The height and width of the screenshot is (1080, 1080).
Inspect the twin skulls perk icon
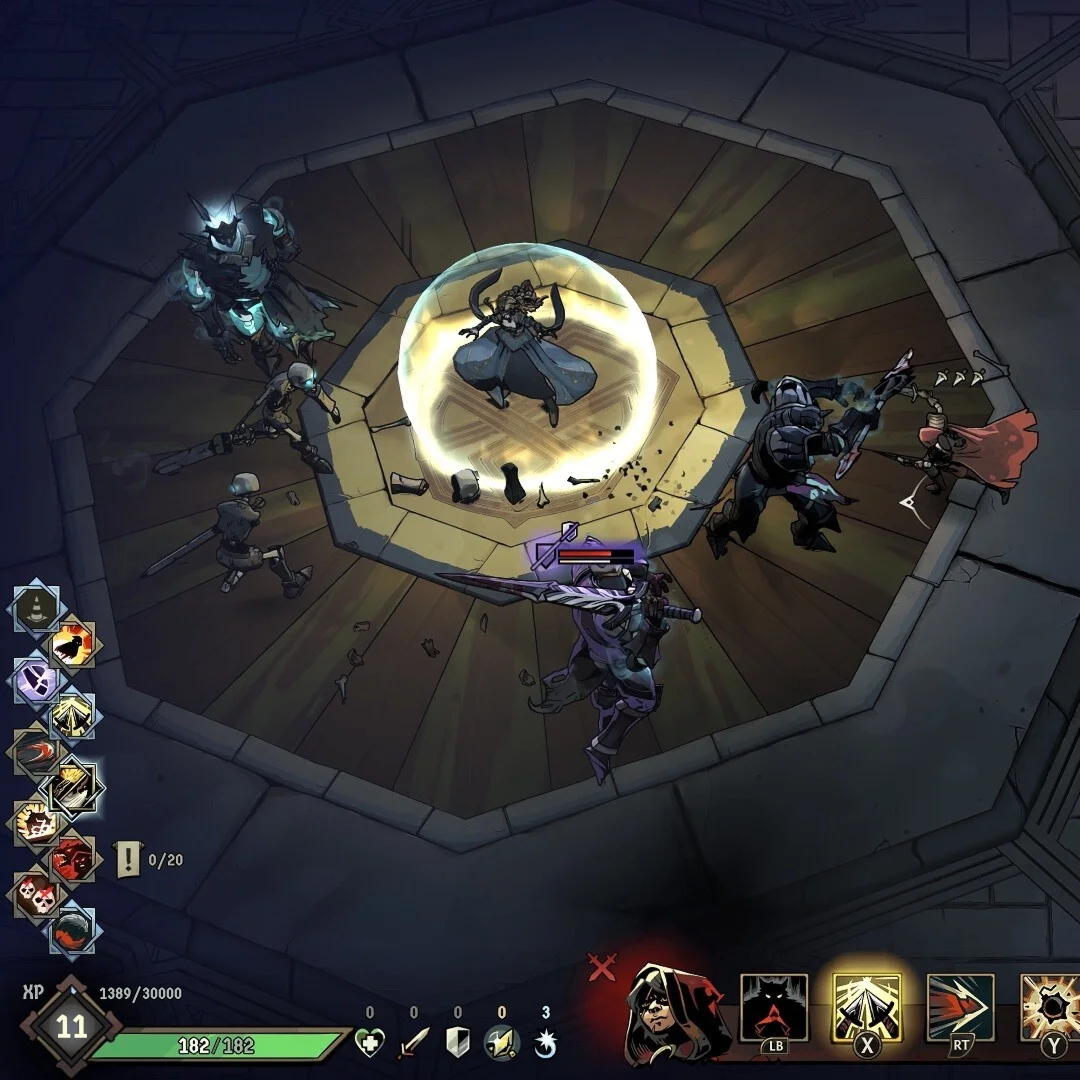coord(37,895)
